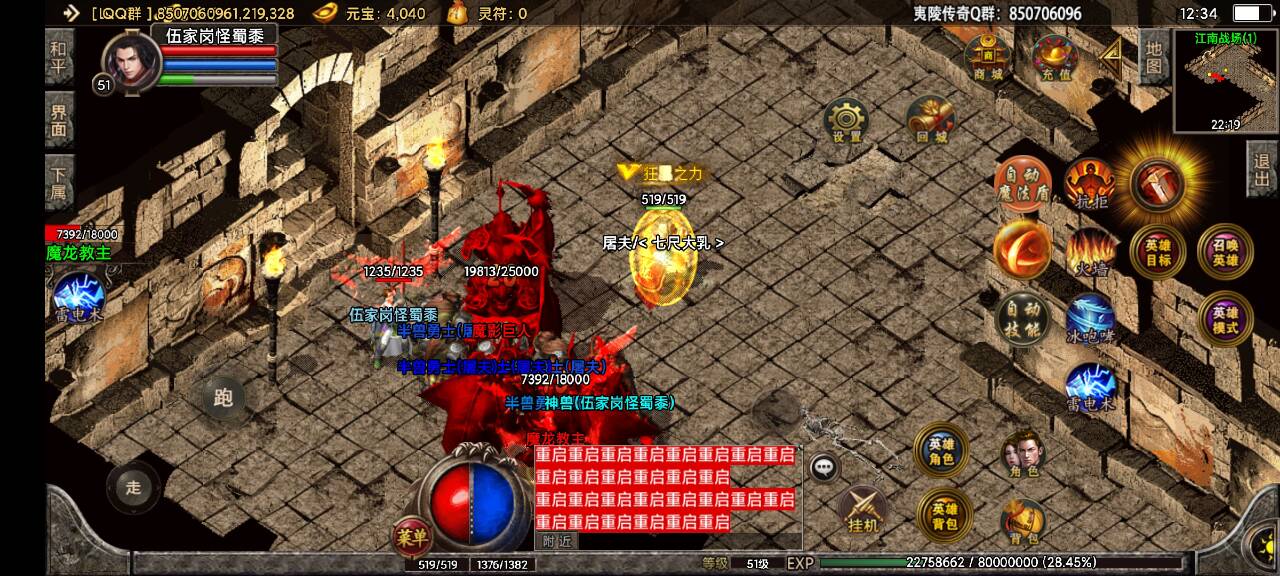Image resolution: width=1280 pixels, height=576 pixels.
Task: Cast the 火墙 fire wall skill
Action: (1090, 252)
